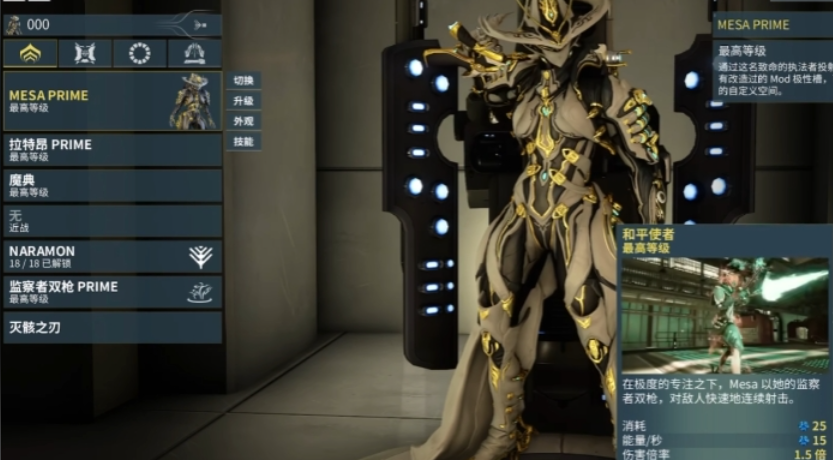Viewport: 833px width, 460px height.
Task: Open the 升级 (upgrade) option
Action: 244,101
